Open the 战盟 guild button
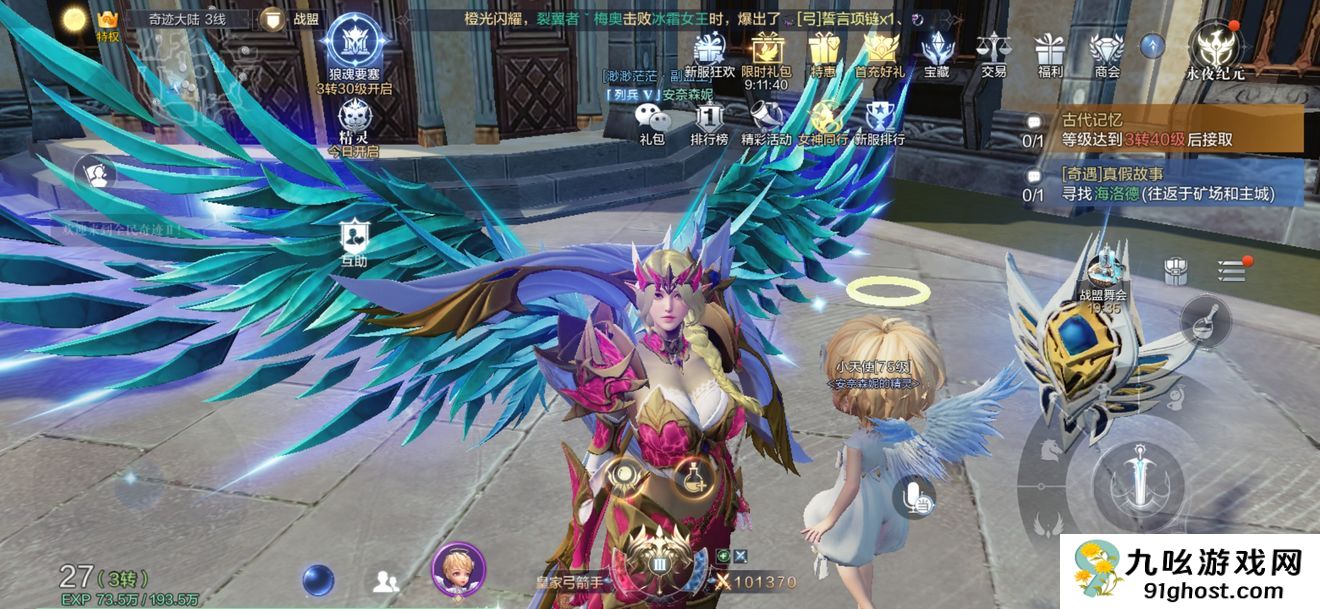 coord(285,19)
